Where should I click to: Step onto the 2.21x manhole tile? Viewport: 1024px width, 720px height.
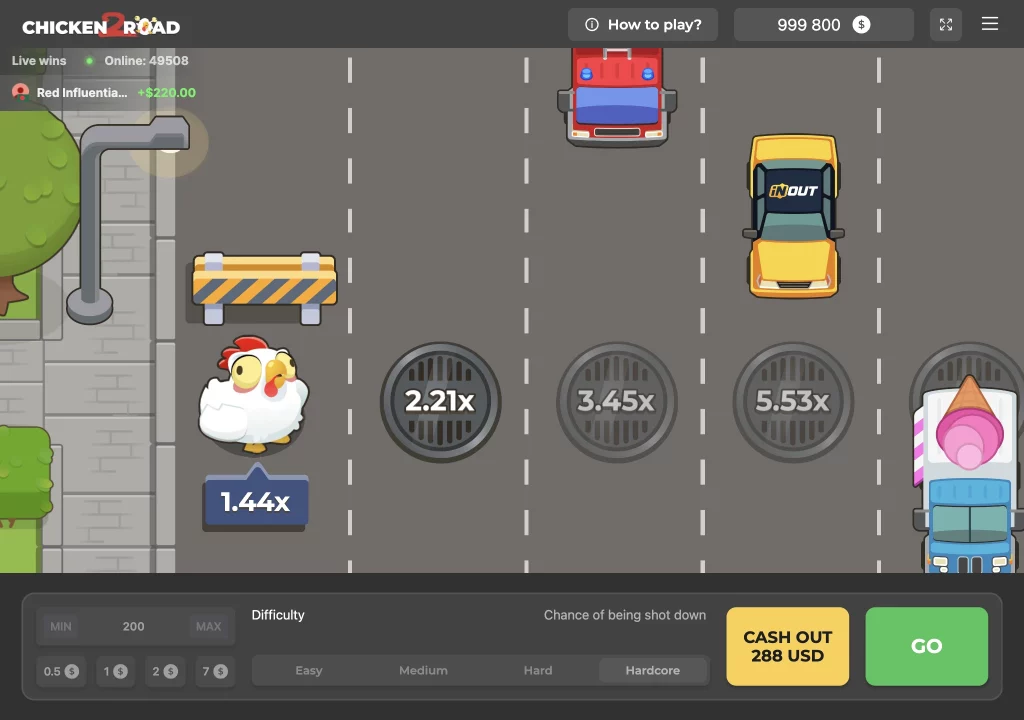click(x=440, y=401)
